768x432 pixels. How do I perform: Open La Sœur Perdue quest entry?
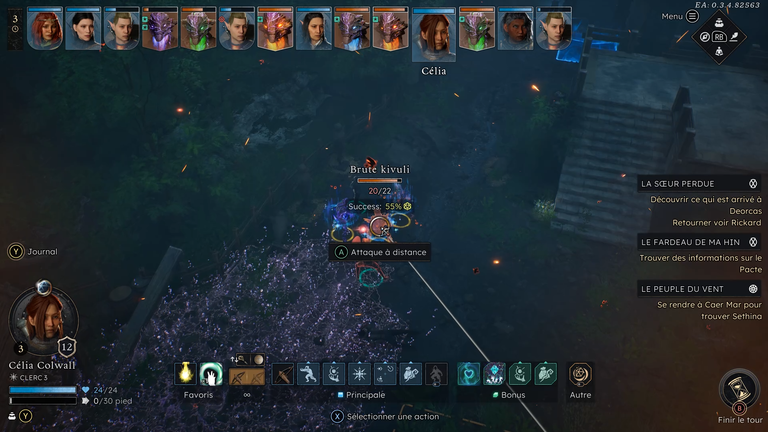[699, 184]
